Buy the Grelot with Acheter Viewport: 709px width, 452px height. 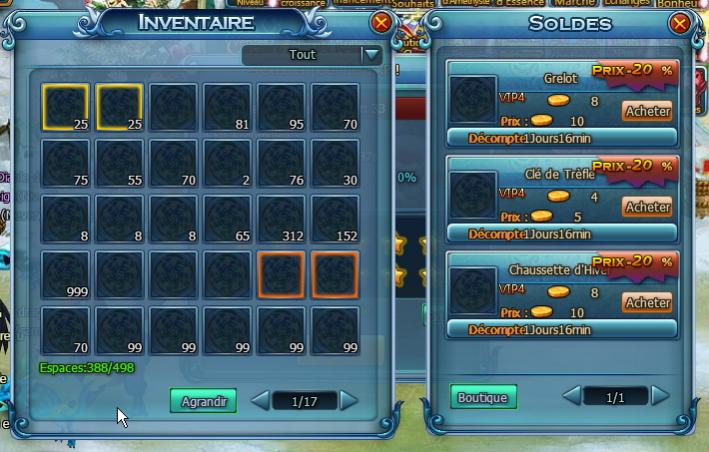[646, 111]
